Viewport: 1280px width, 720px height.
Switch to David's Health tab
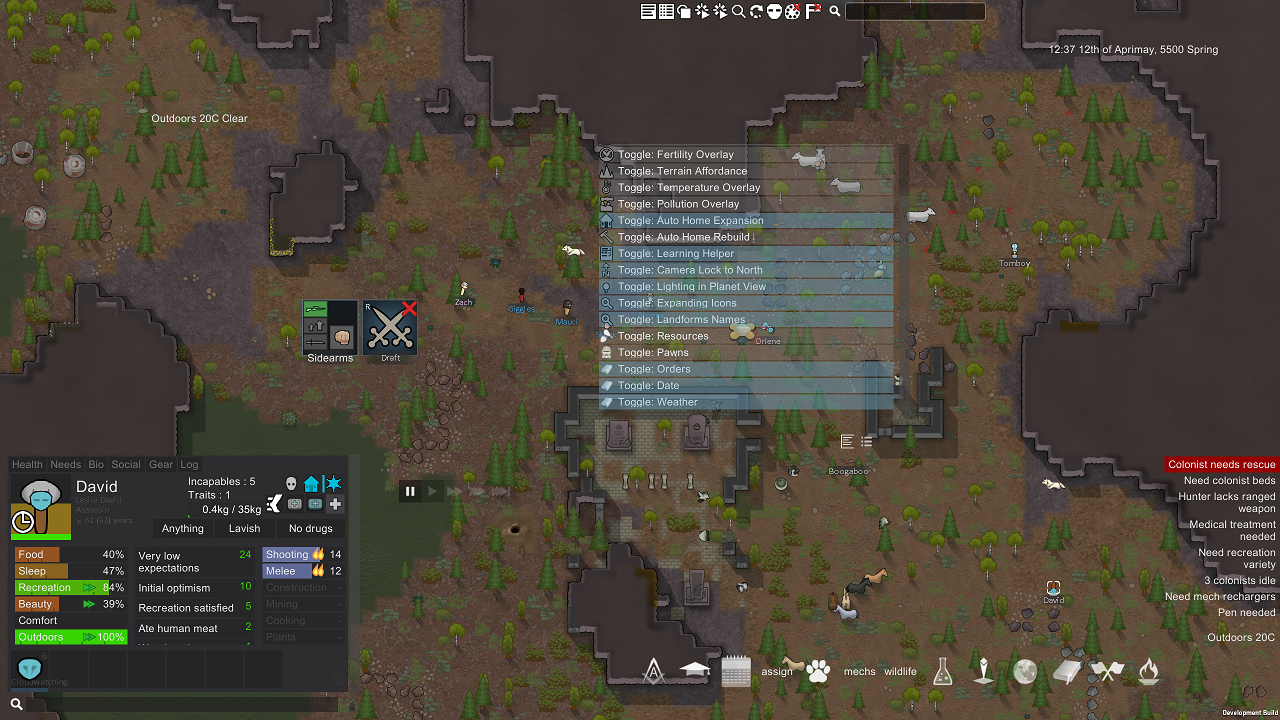[27, 464]
